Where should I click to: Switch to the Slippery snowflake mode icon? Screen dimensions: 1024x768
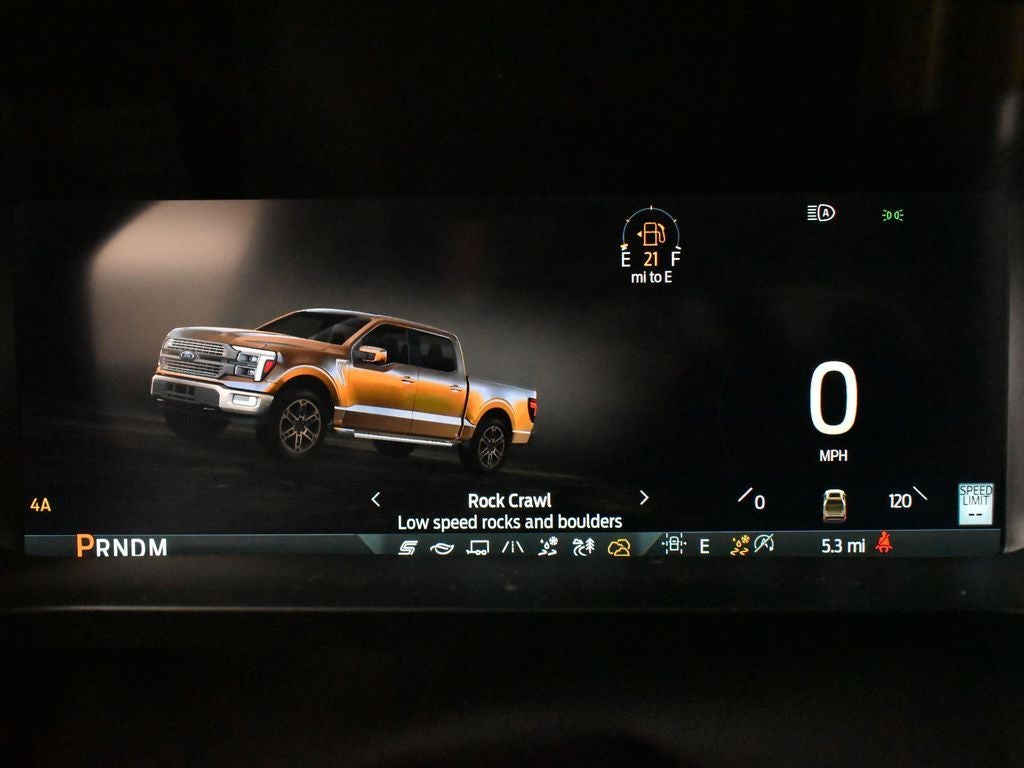(548, 546)
